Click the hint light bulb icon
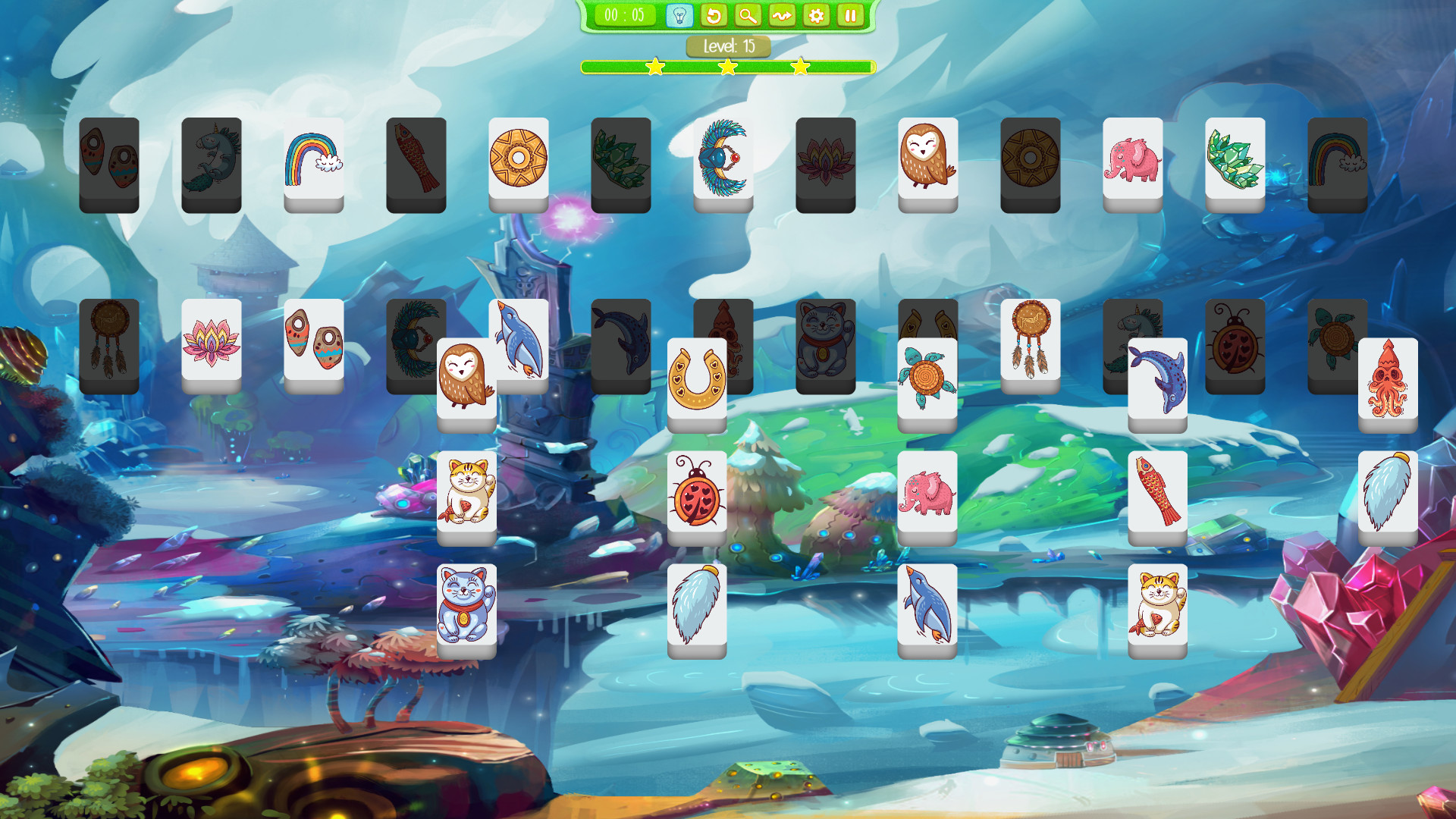Screen dimensions: 1456x819 (x=680, y=14)
